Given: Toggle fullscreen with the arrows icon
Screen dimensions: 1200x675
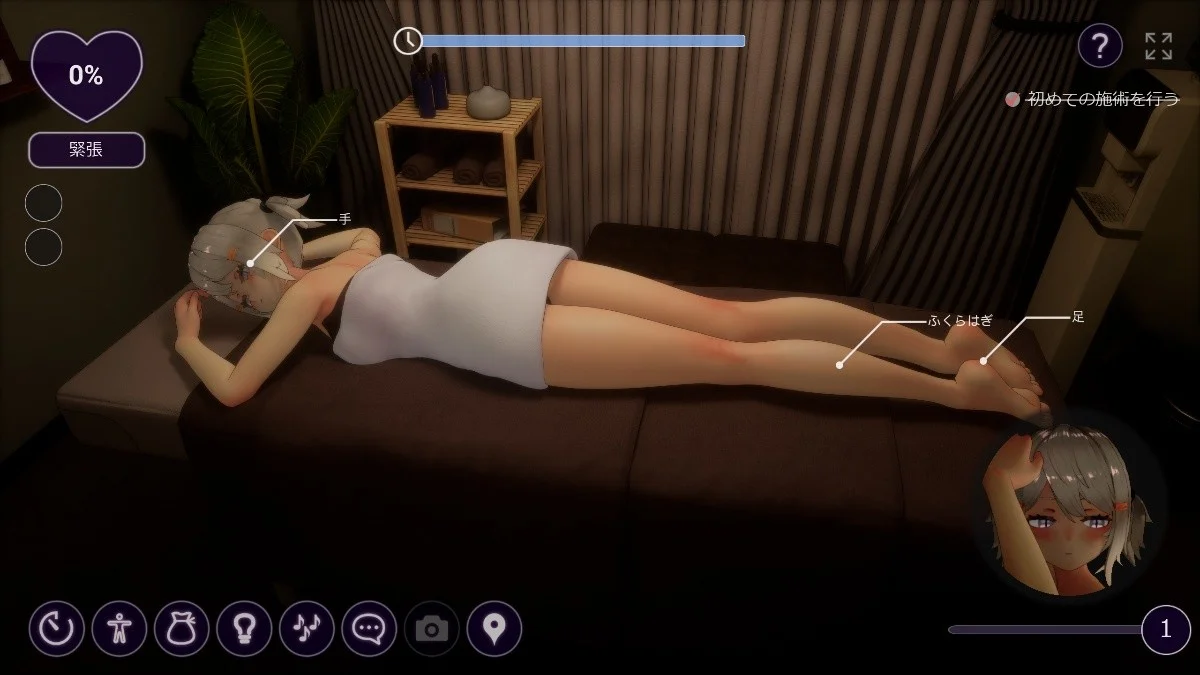Looking at the screenshot, I should (1158, 46).
